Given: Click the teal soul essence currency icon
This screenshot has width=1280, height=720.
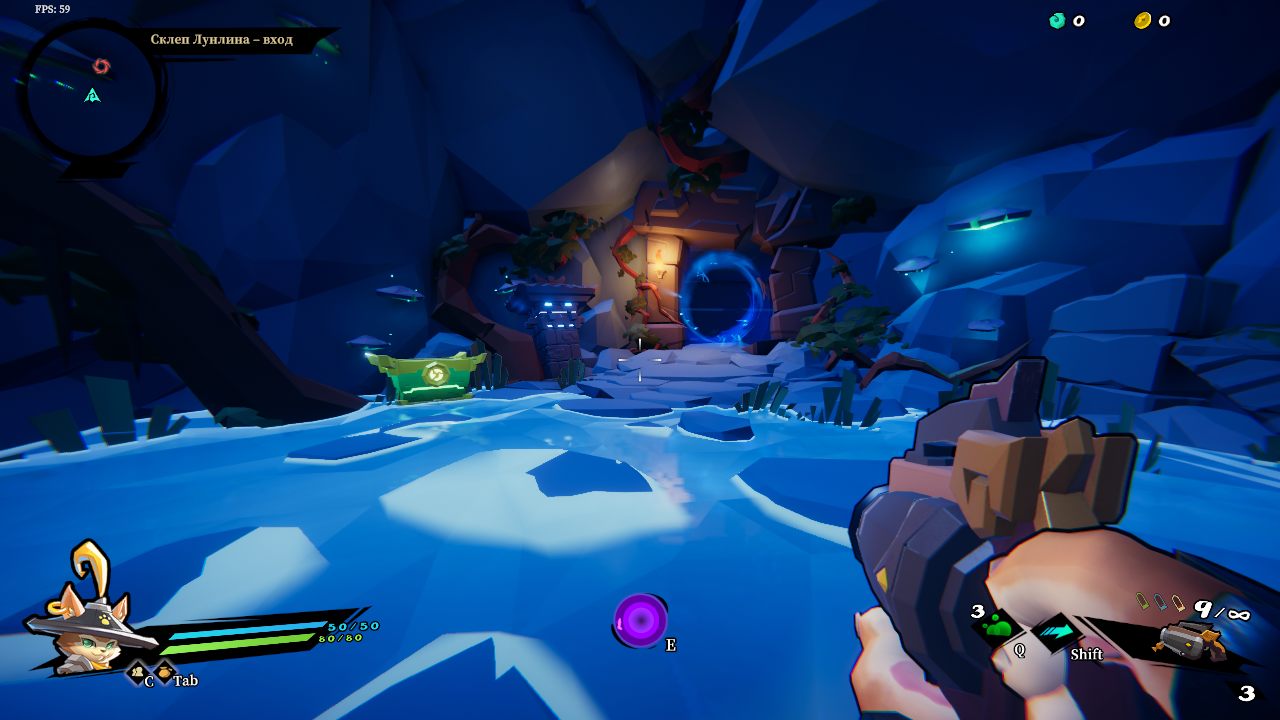Looking at the screenshot, I should (1057, 20).
